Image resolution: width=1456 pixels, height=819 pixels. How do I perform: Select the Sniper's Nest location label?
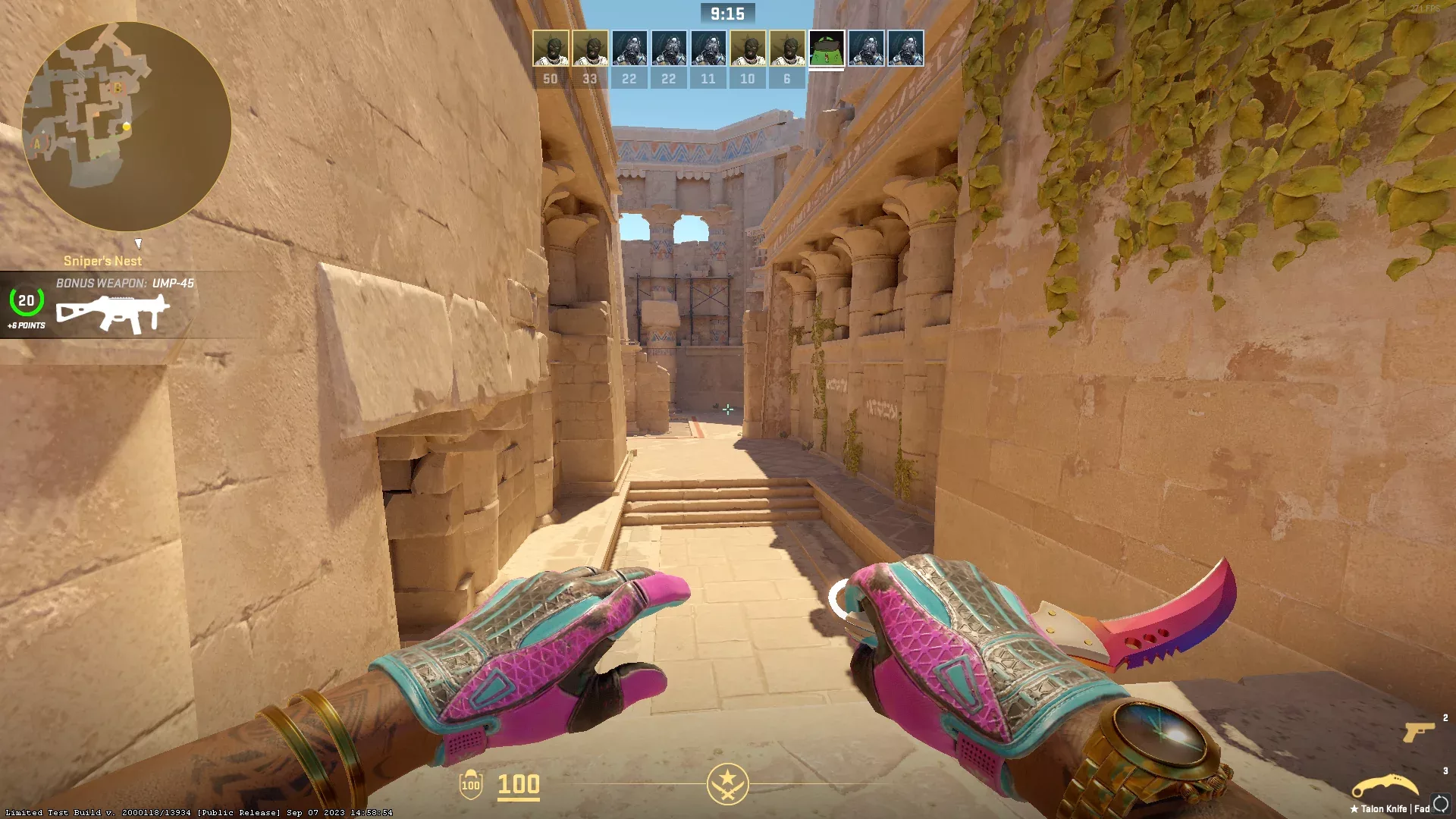[102, 261]
